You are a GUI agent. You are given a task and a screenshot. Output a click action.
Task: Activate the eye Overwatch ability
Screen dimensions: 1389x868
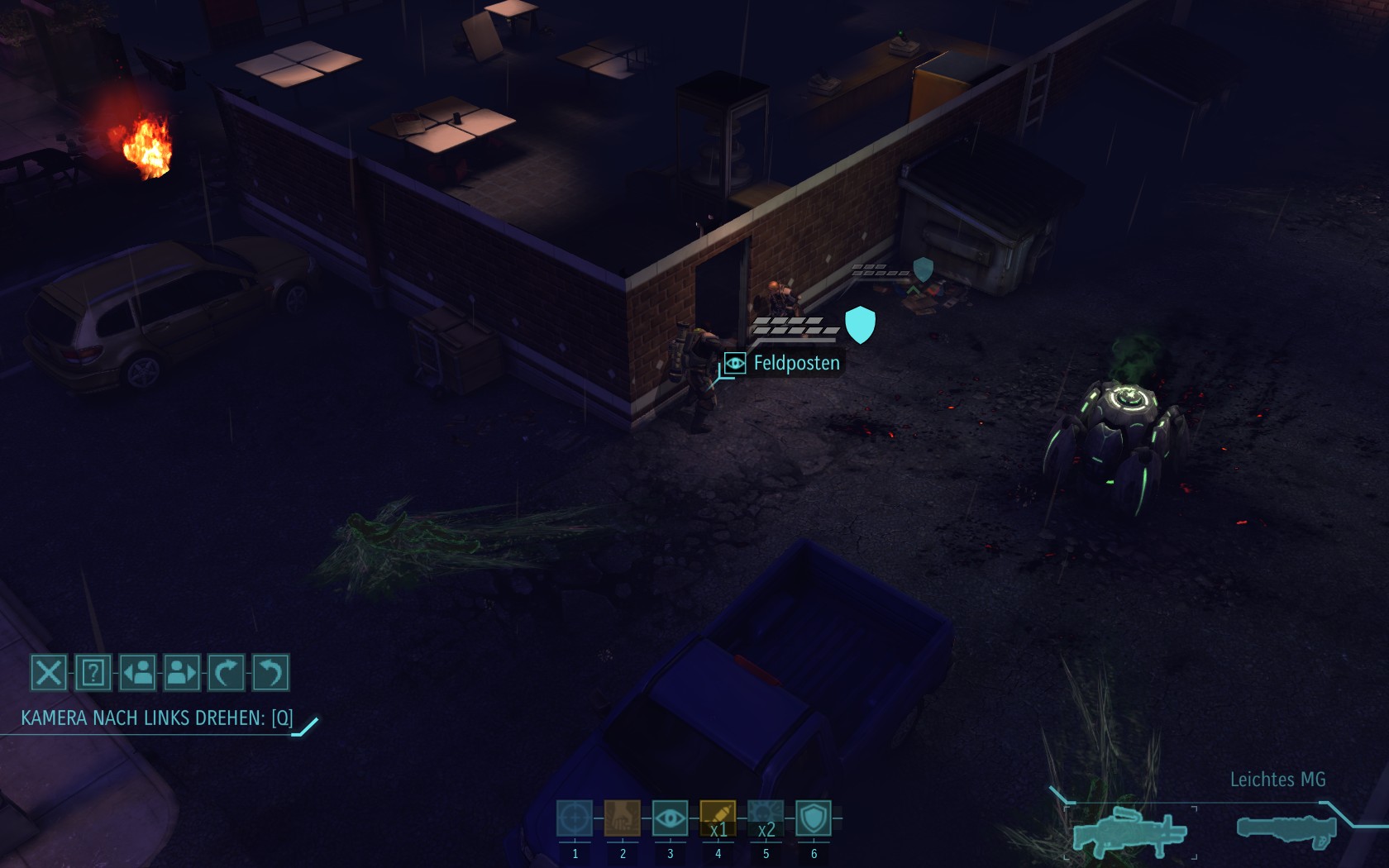click(x=670, y=818)
